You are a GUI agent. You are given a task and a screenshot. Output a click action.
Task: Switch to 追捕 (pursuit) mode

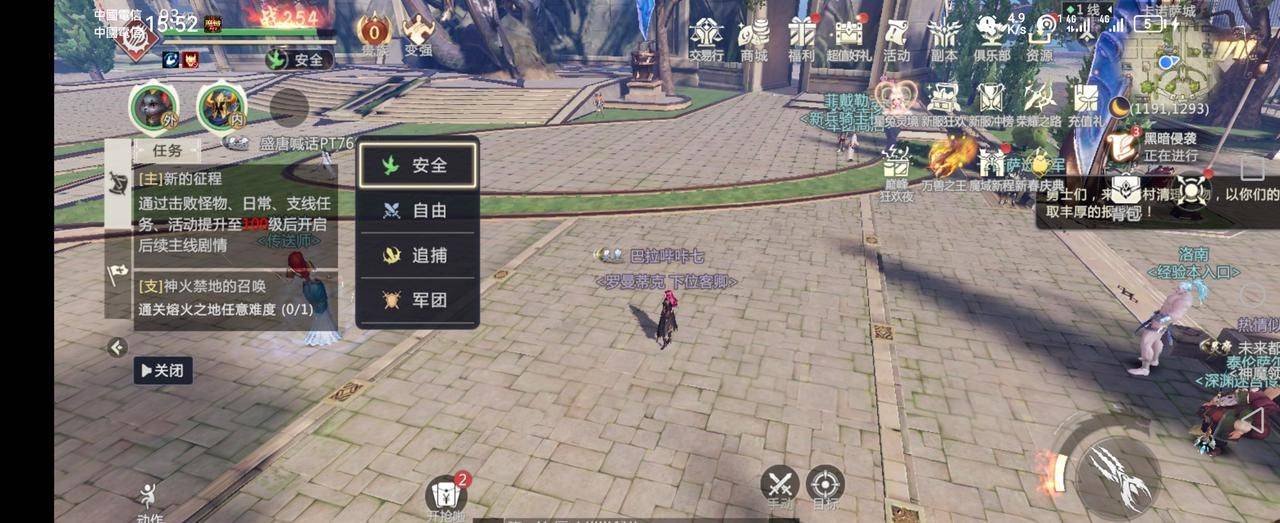coord(418,255)
